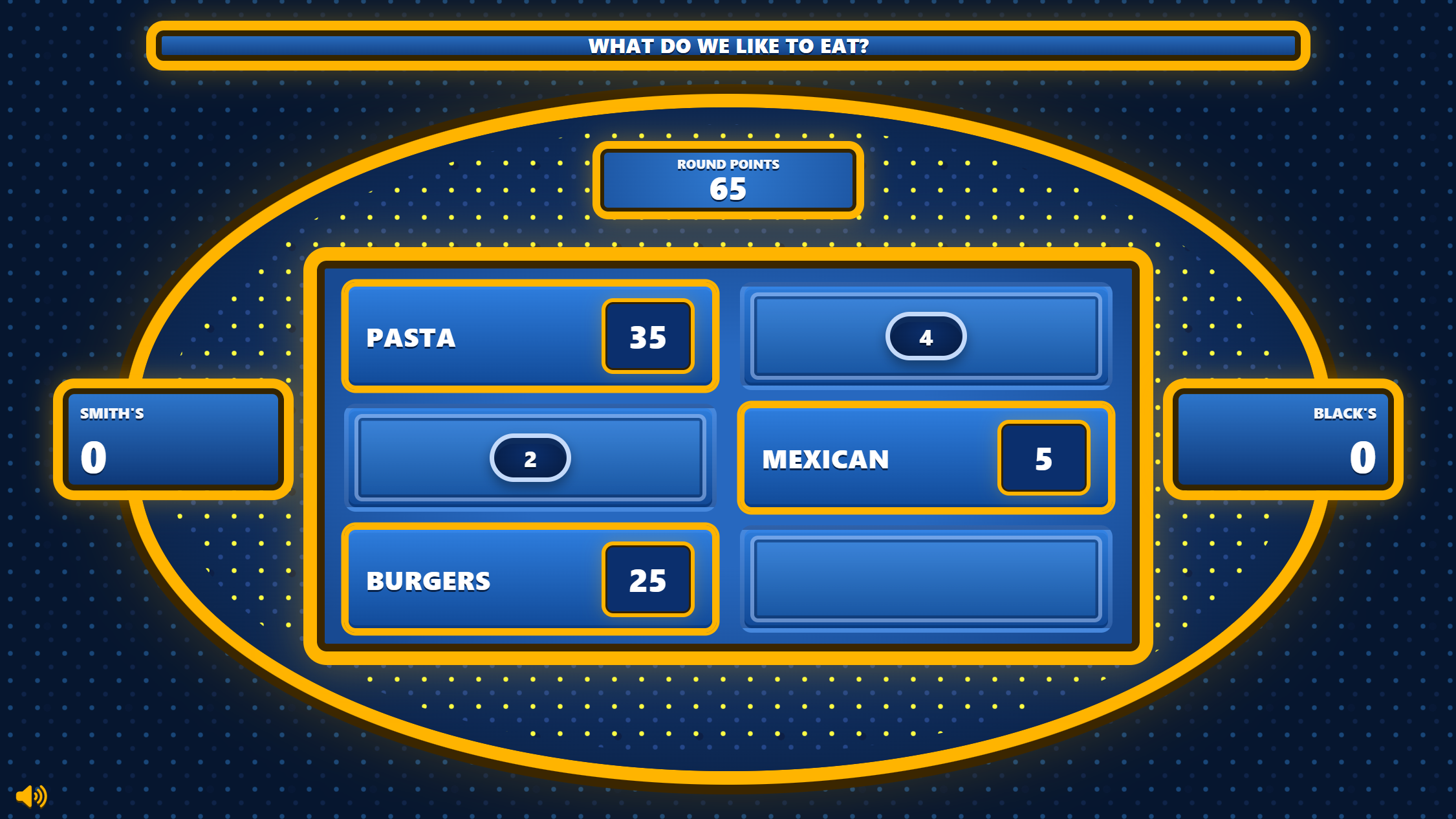Click the BURGERS points badge showing 25

(647, 580)
